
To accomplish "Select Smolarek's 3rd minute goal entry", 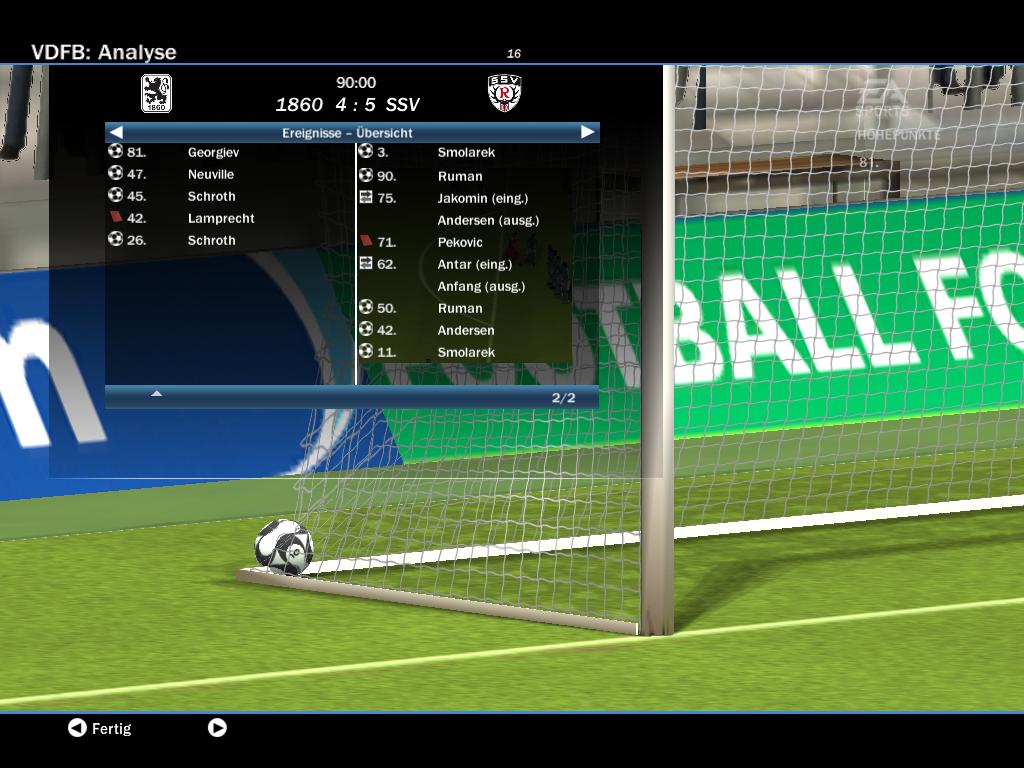I will point(465,152).
